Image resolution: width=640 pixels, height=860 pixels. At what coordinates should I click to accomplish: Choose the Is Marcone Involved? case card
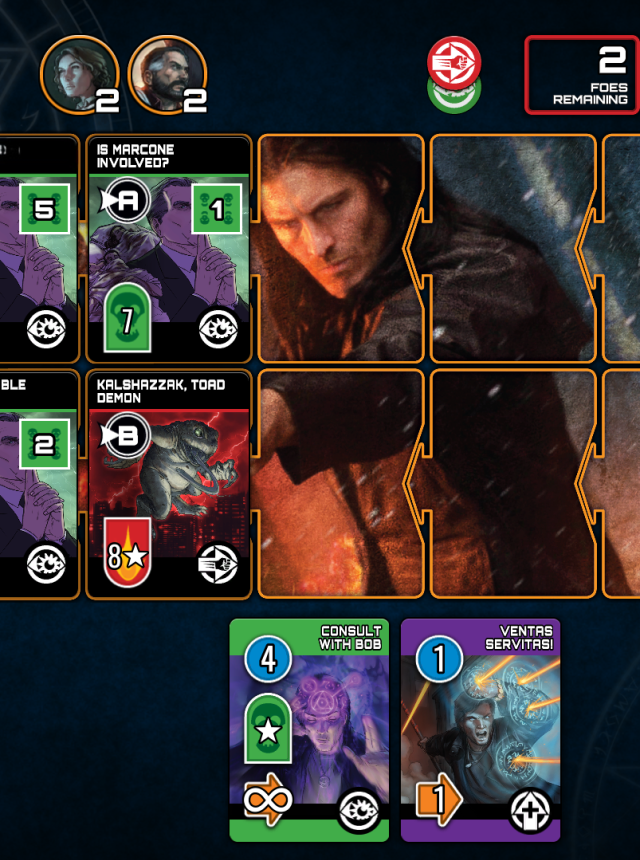click(x=168, y=248)
